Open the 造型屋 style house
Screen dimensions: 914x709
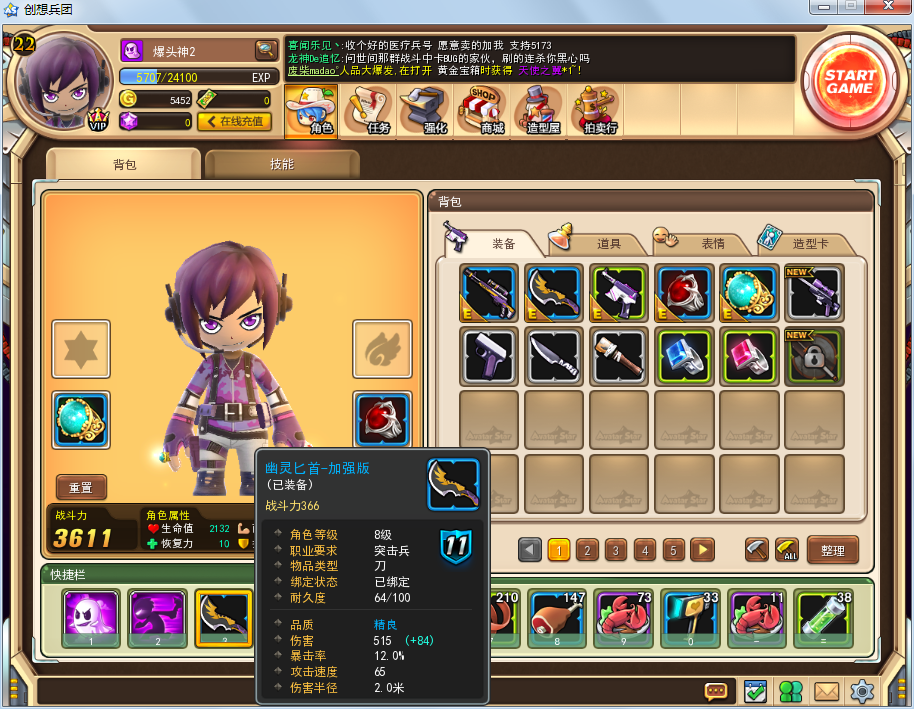pos(540,112)
